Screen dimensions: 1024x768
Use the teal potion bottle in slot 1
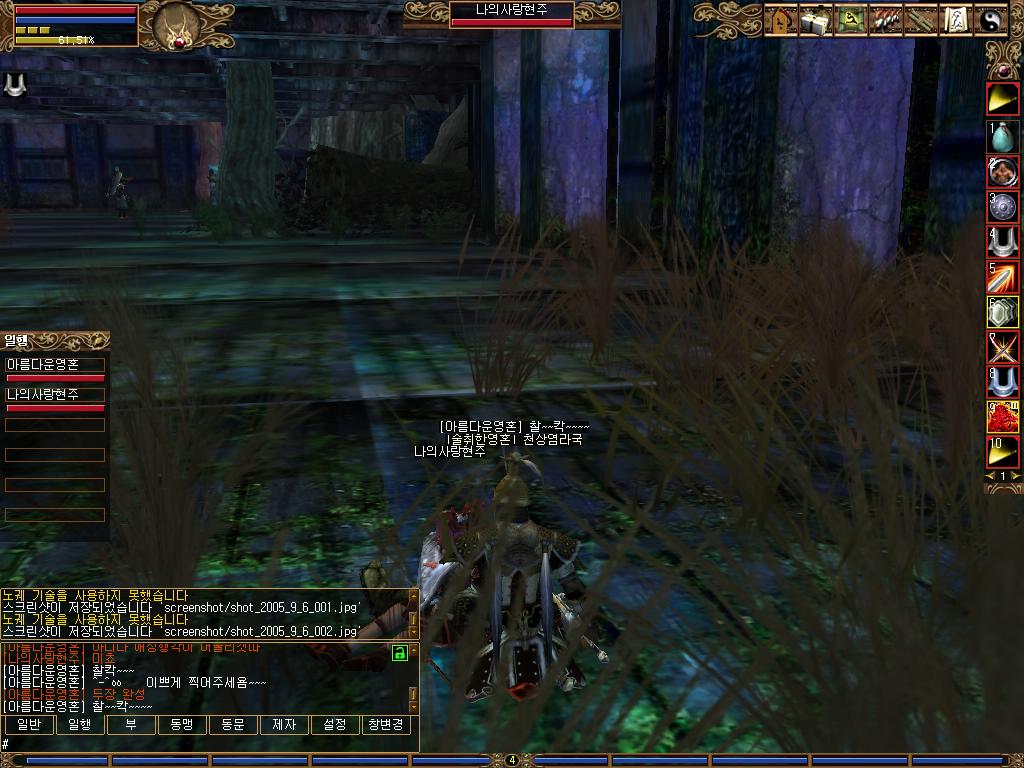tap(1003, 137)
